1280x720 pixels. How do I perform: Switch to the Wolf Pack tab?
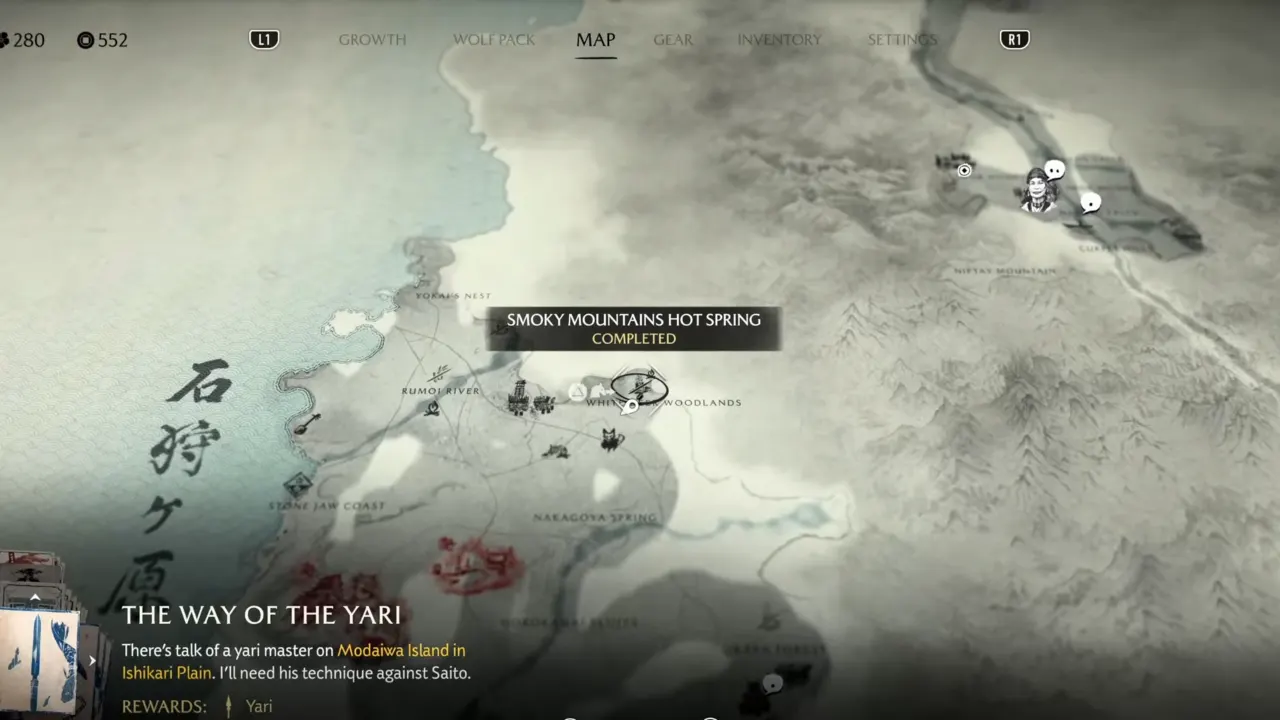(494, 40)
